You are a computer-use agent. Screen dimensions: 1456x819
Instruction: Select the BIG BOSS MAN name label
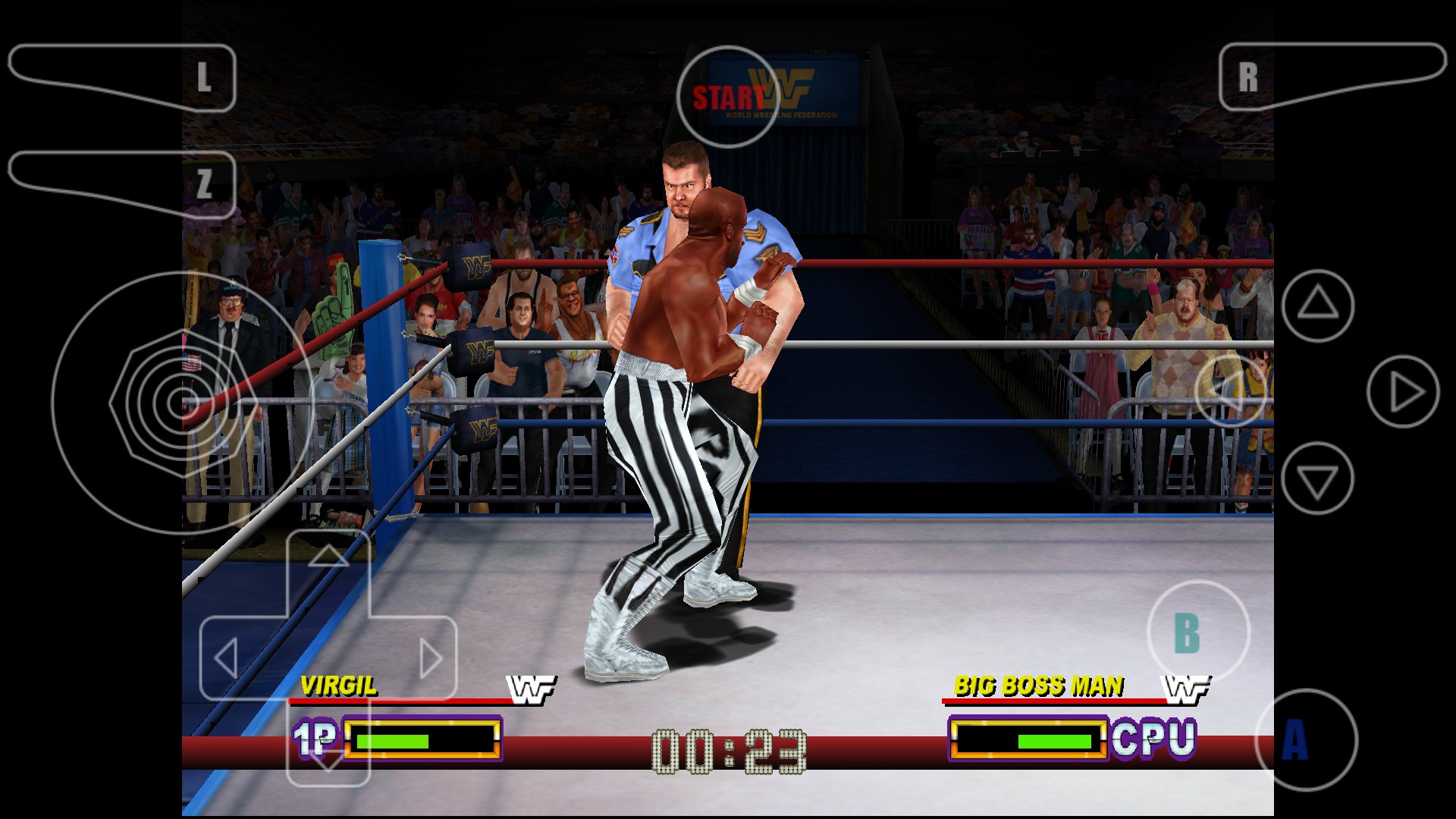[1039, 685]
